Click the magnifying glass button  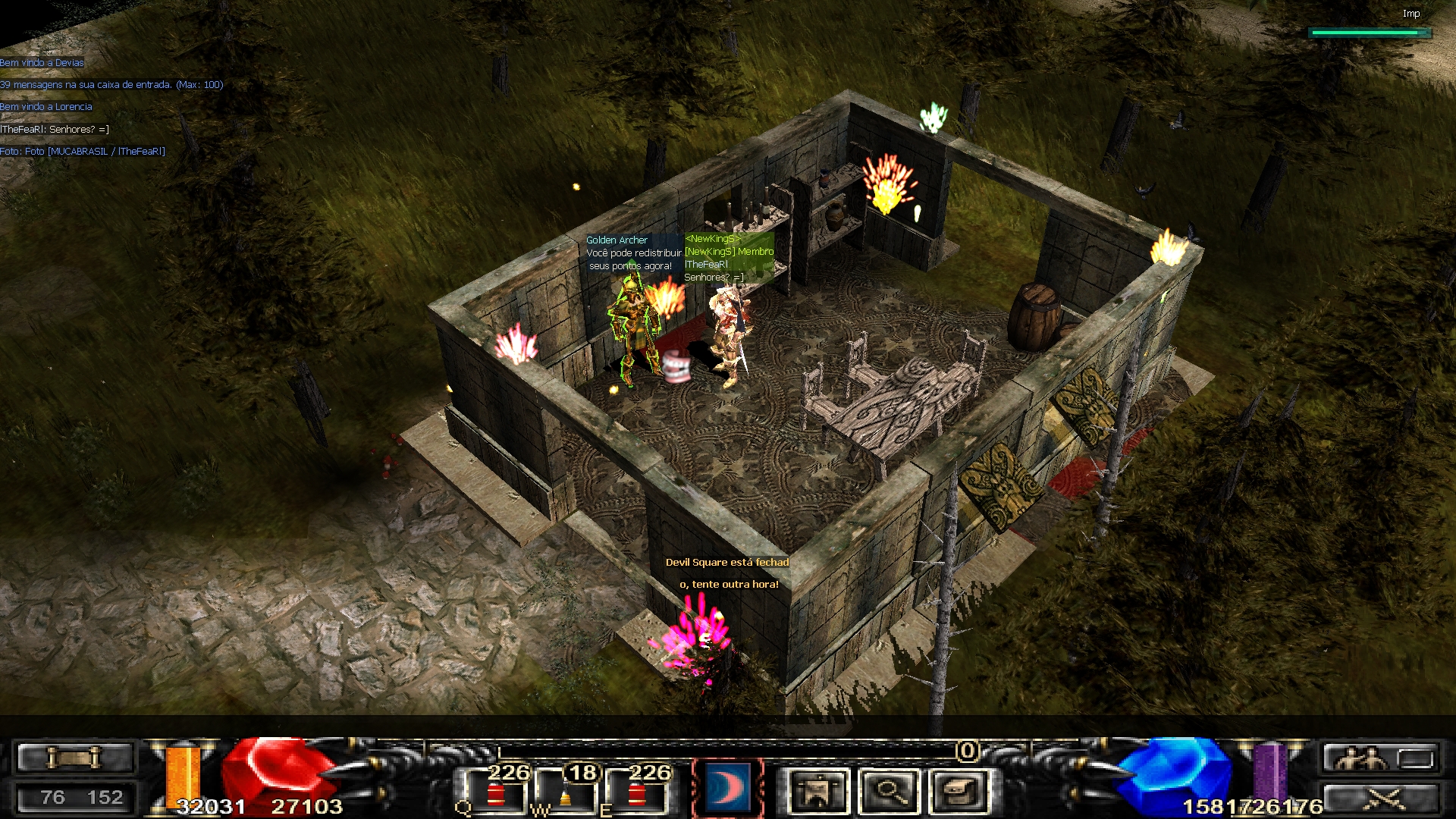click(889, 792)
